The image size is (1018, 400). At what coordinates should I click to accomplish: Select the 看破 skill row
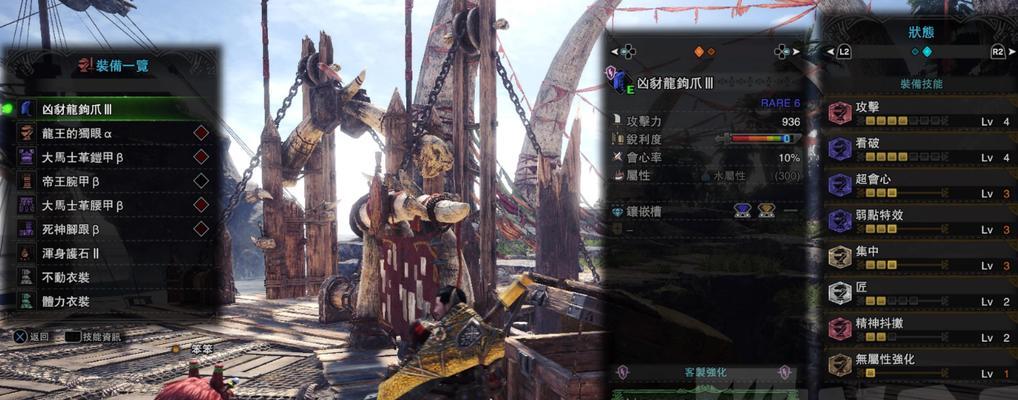point(920,149)
